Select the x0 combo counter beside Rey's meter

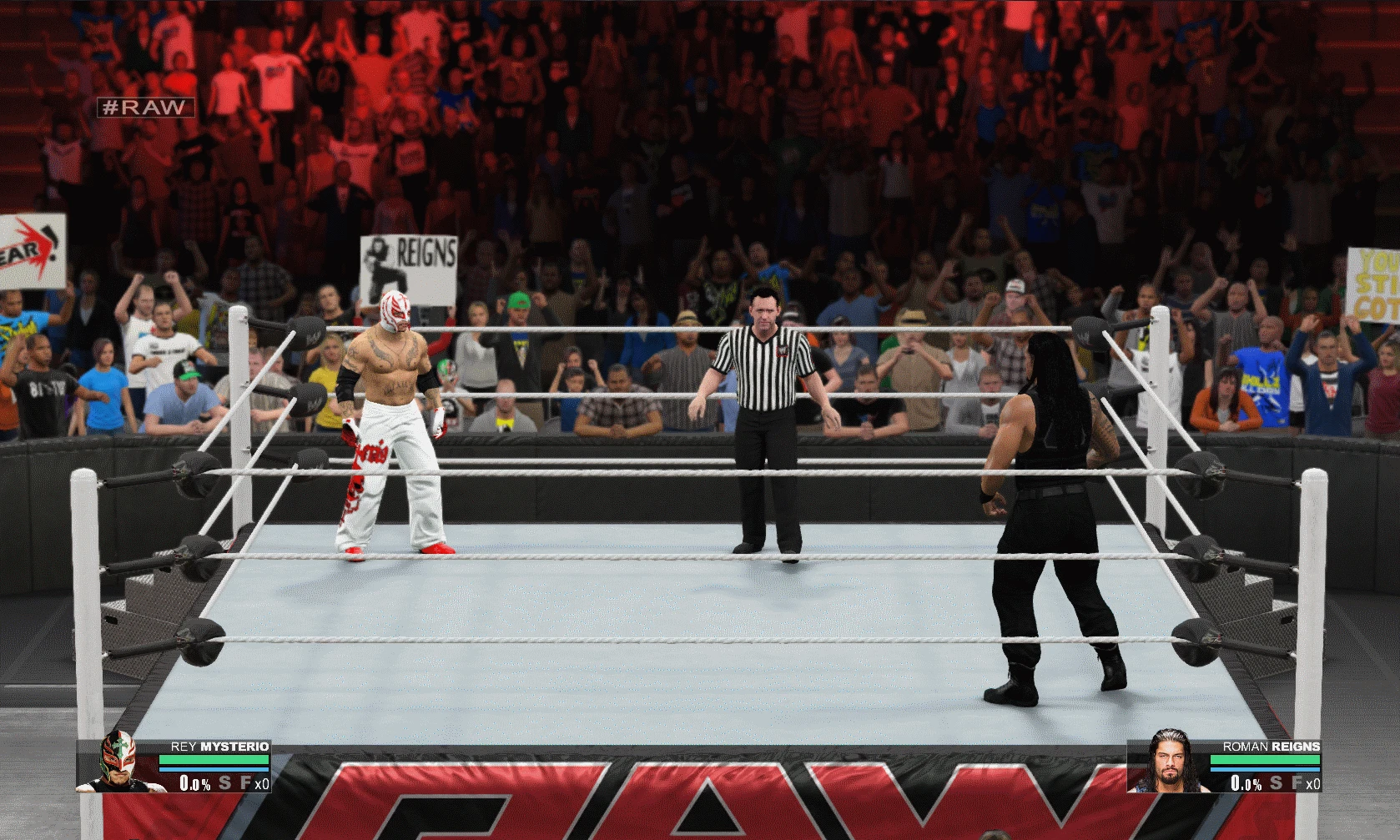[x=262, y=783]
